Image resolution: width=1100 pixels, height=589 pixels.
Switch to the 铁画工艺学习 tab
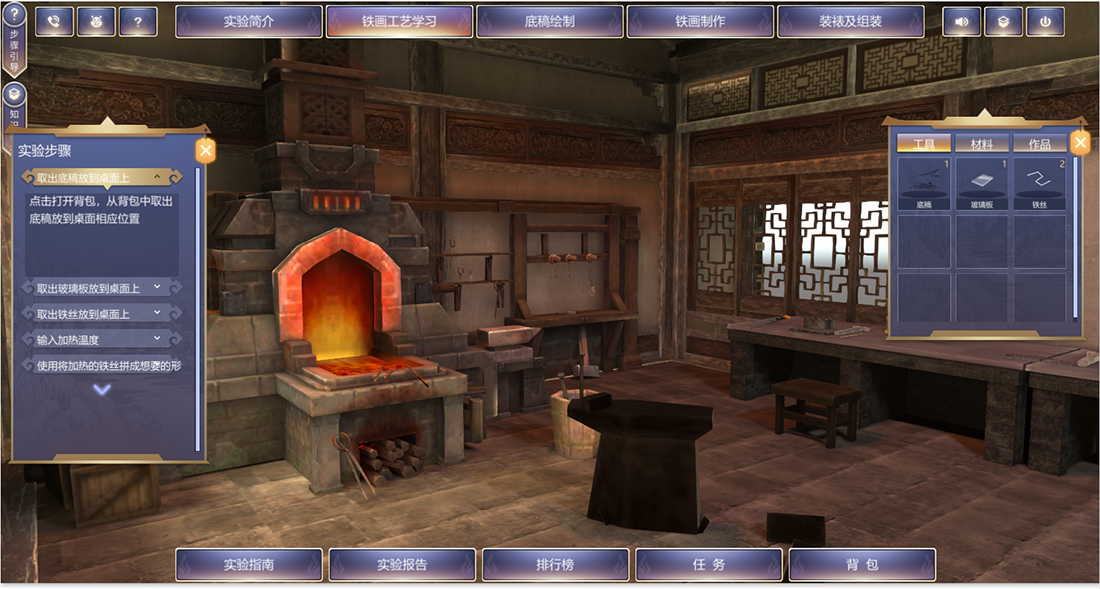click(x=399, y=21)
